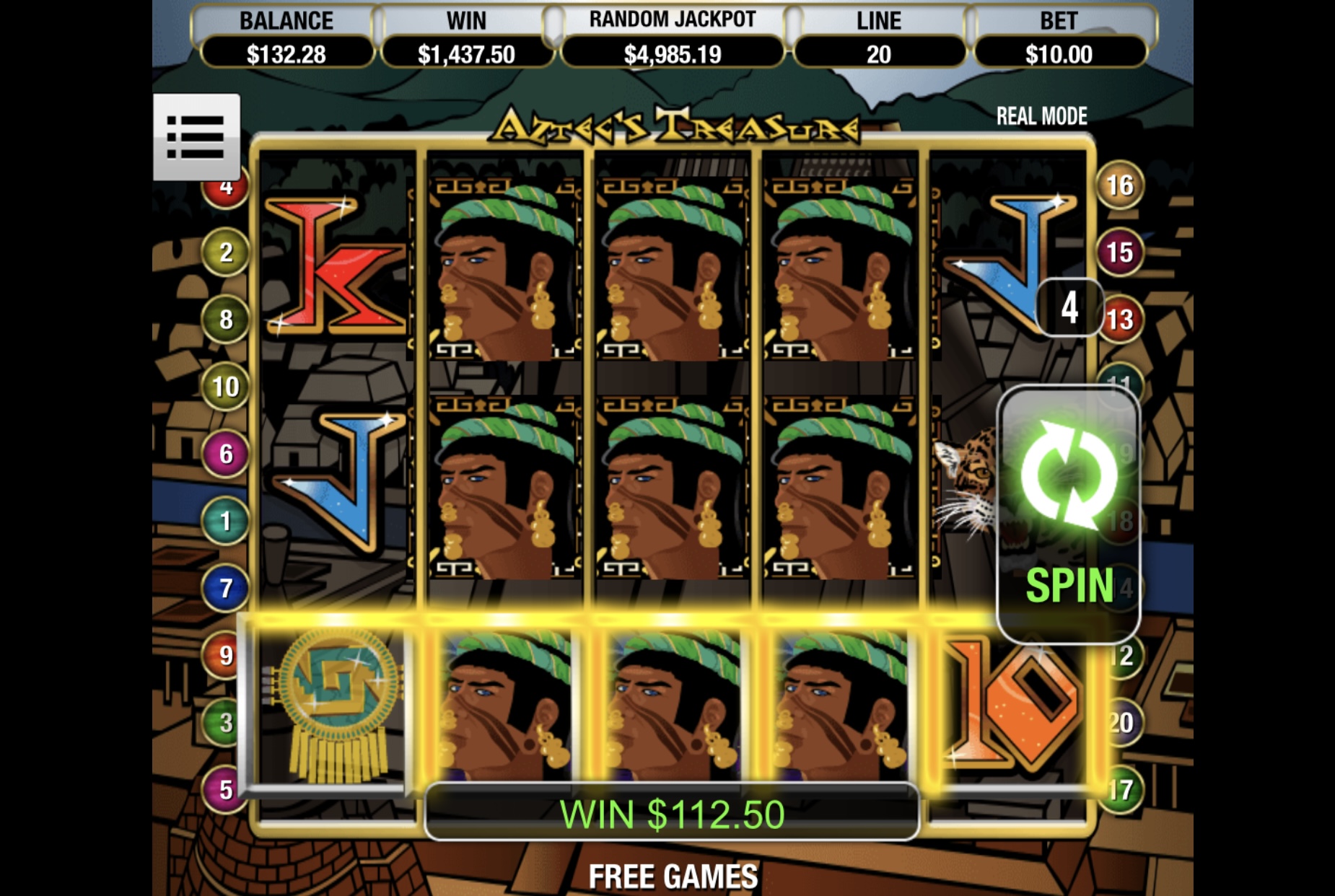Image resolution: width=1335 pixels, height=896 pixels.
Task: Choose payline marker number 7
Action: point(226,588)
